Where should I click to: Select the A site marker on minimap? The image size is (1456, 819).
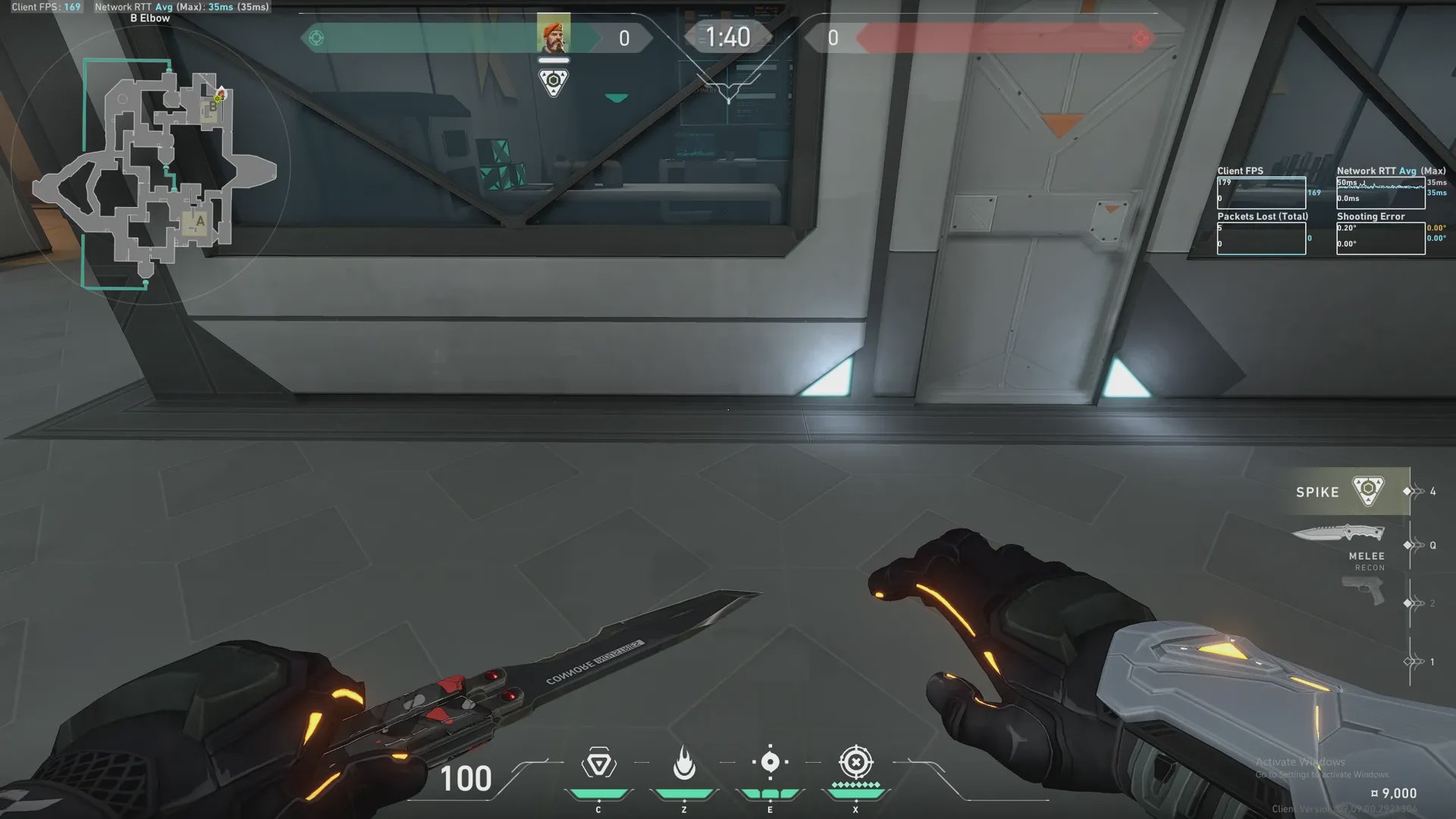point(199,221)
